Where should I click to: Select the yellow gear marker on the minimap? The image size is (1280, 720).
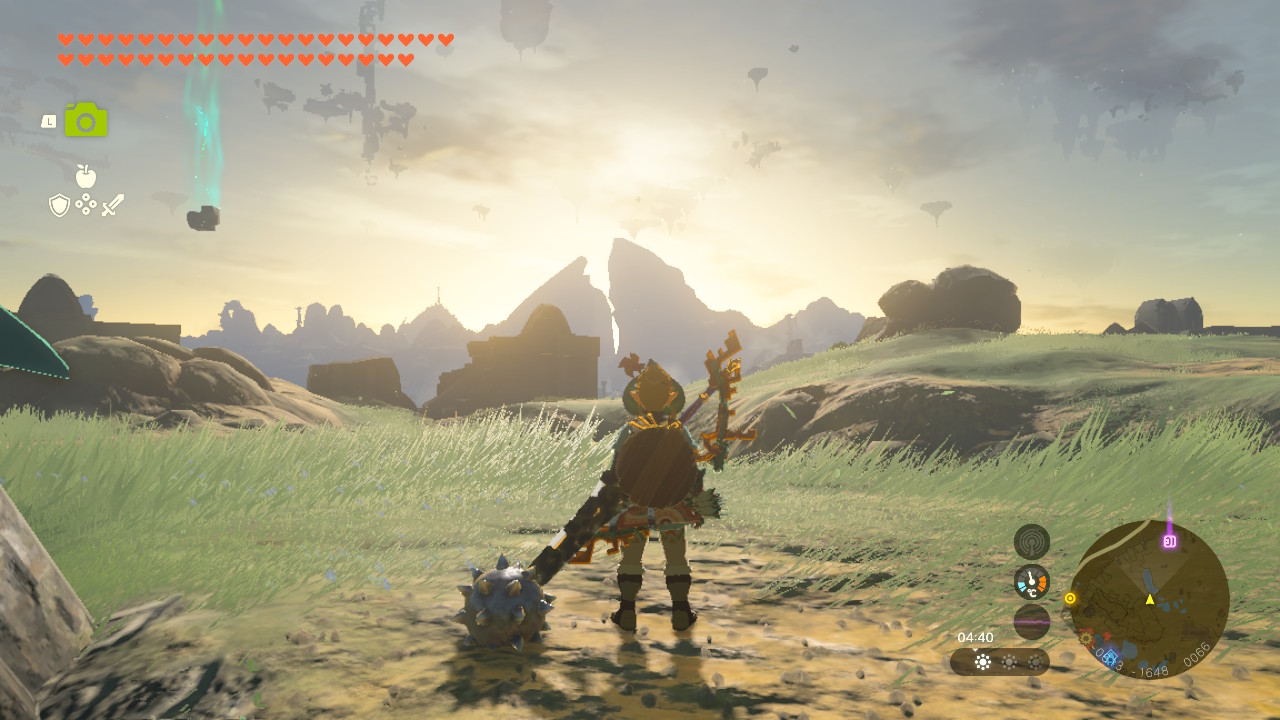click(x=1085, y=637)
